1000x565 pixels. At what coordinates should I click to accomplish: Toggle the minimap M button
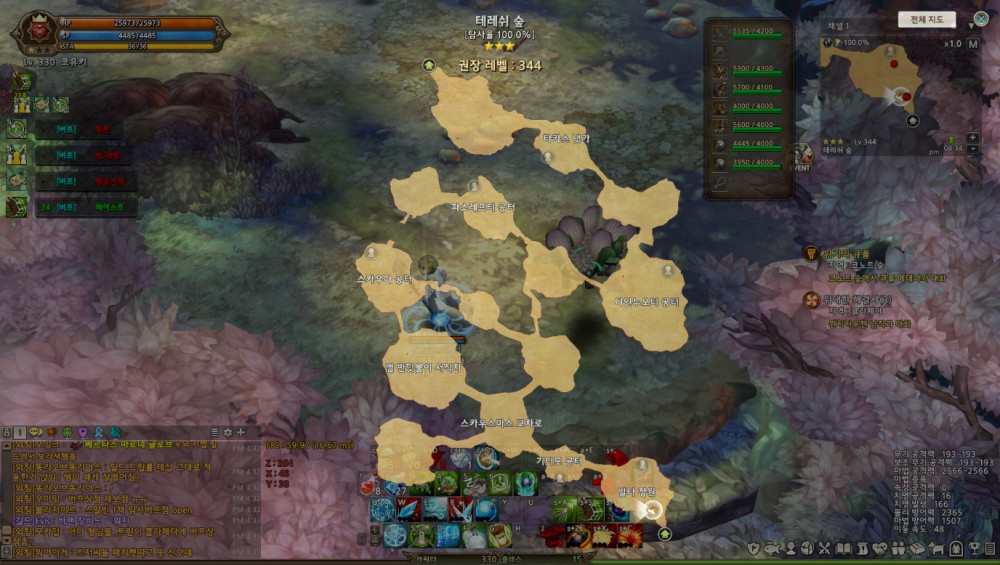point(973,44)
